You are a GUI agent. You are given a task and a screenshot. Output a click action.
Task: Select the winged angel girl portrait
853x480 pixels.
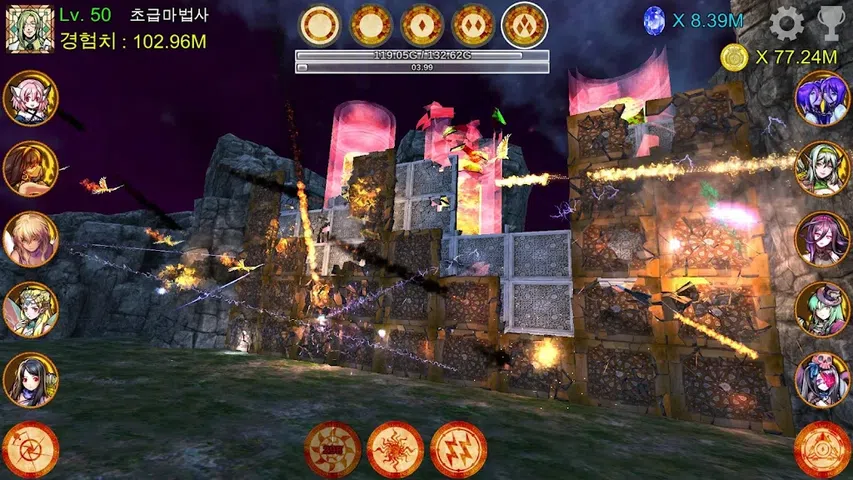[31, 310]
